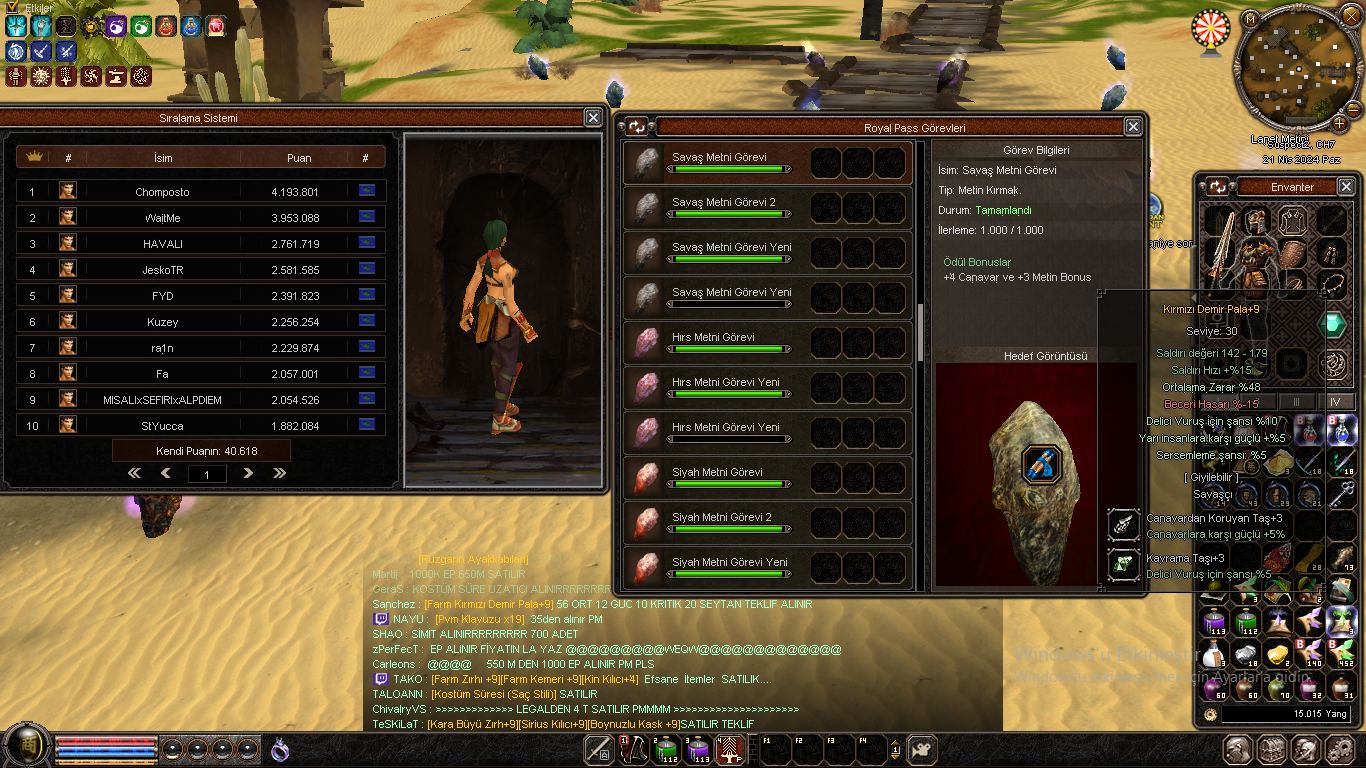Open the full map with M button

point(1250,18)
